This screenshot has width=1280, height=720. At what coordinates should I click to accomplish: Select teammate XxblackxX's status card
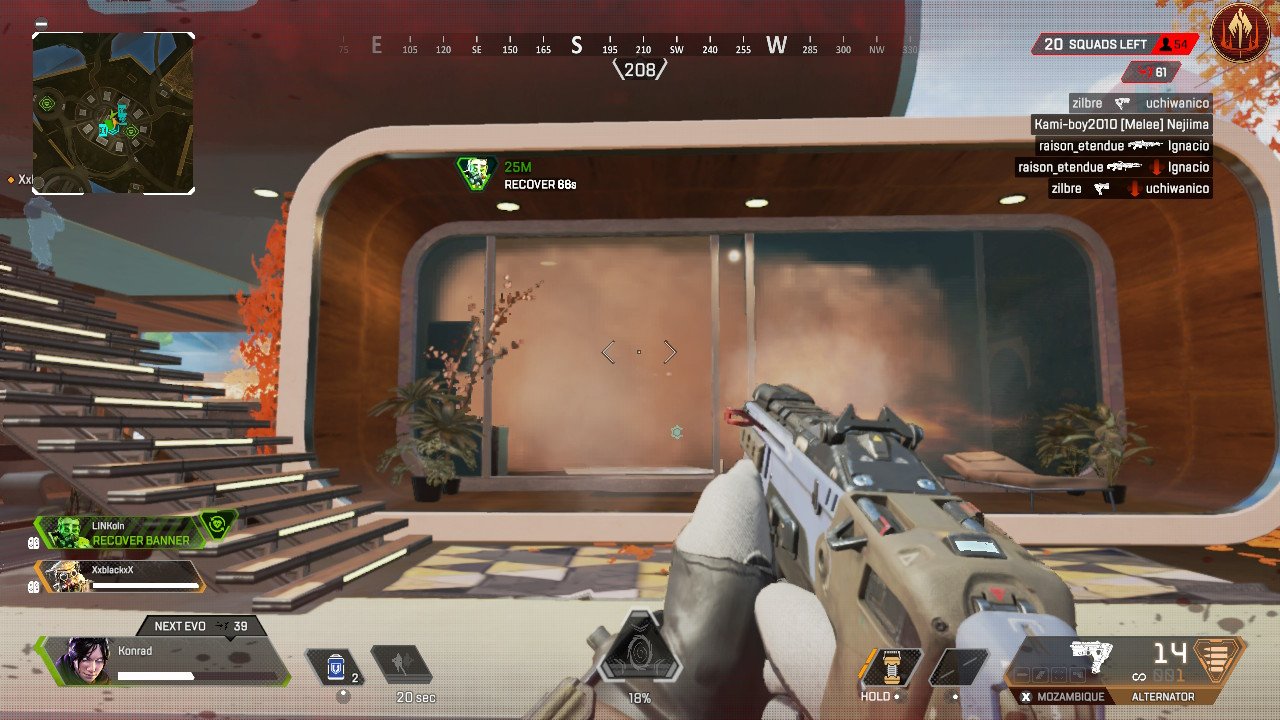click(x=120, y=574)
